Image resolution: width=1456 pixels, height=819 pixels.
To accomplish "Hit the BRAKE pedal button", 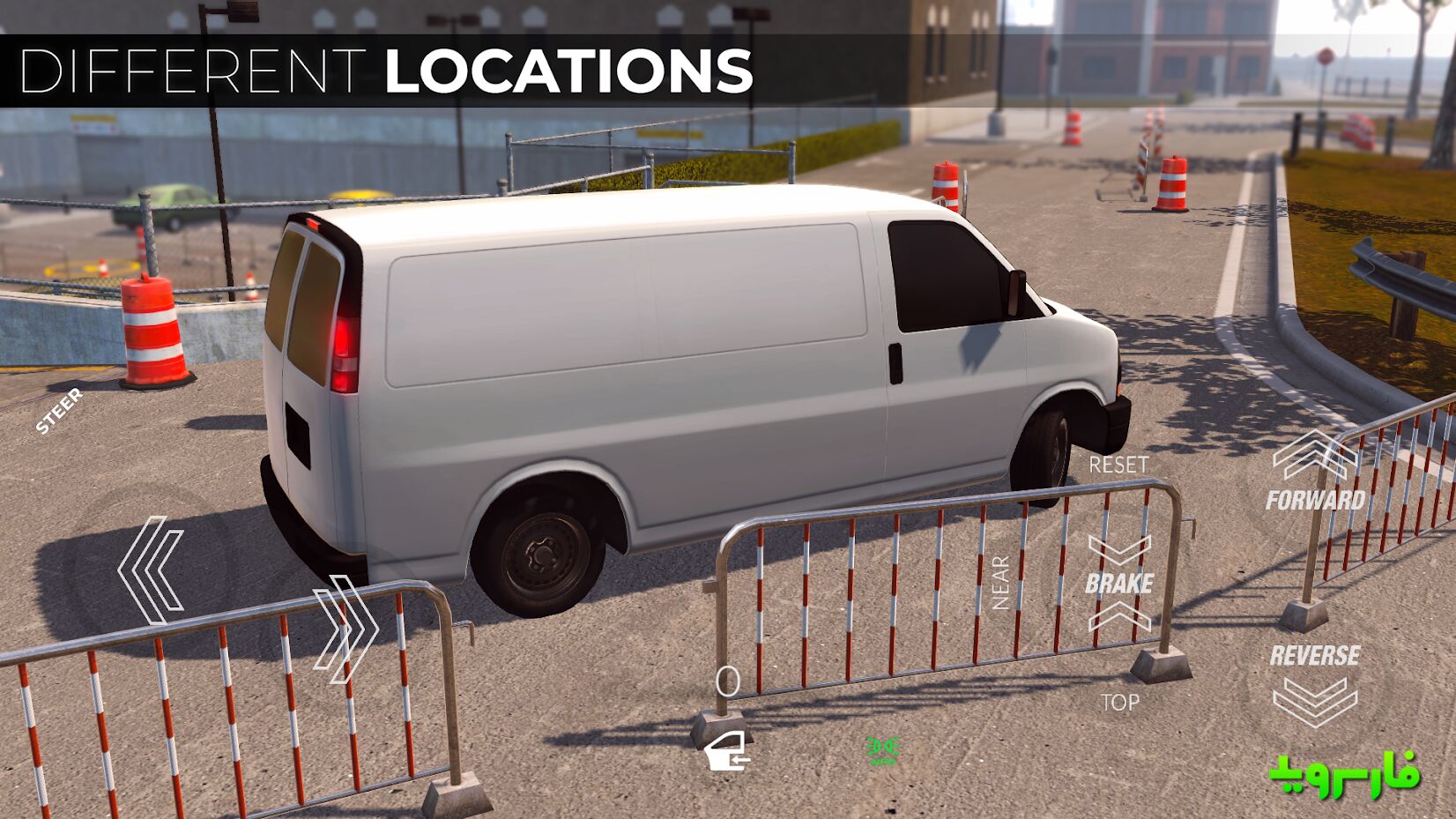I will [1119, 583].
